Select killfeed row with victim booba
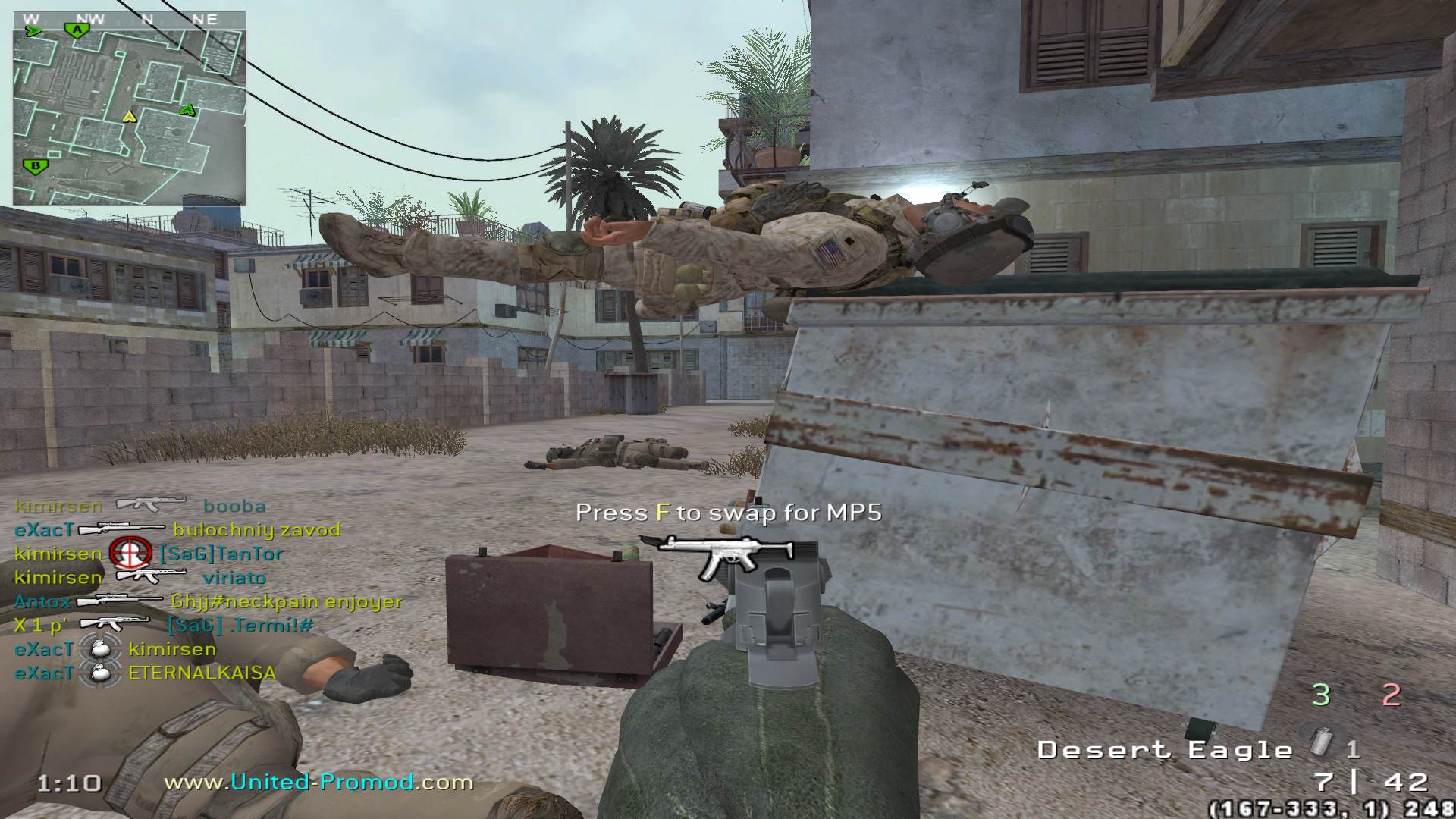Image resolution: width=1456 pixels, height=819 pixels. tap(140, 506)
